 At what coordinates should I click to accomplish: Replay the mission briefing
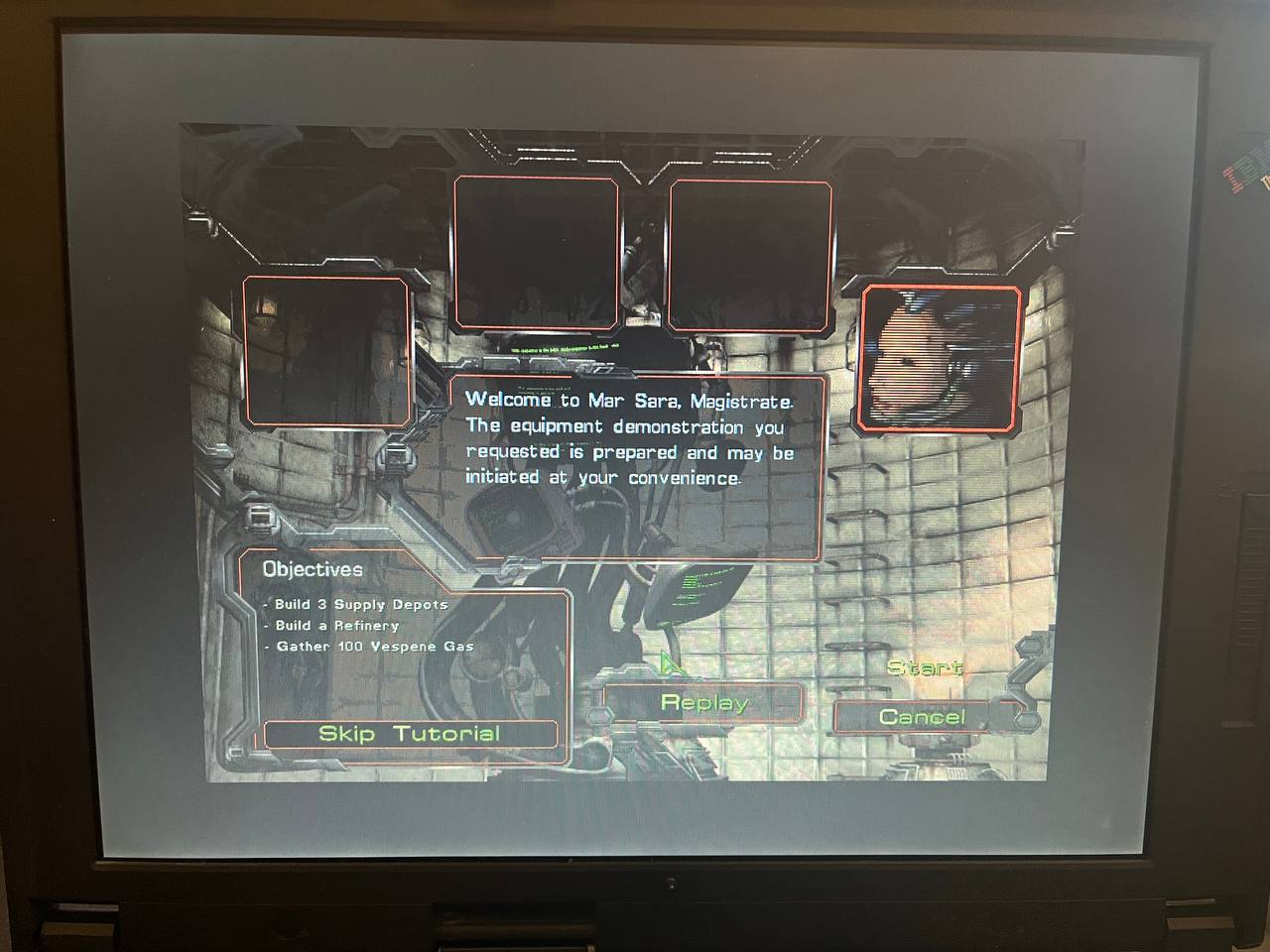click(x=703, y=703)
